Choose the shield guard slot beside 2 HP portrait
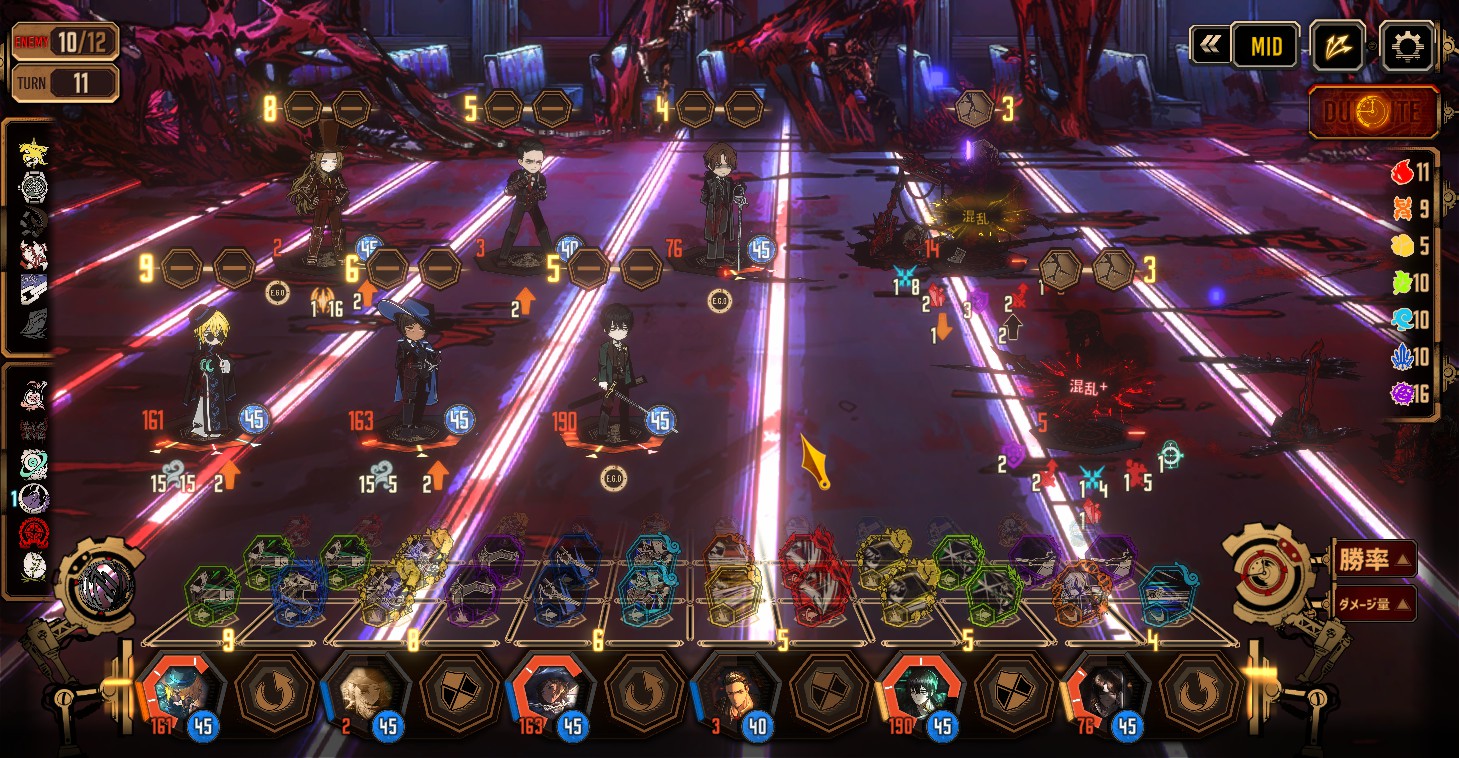1459x758 pixels. (460, 692)
